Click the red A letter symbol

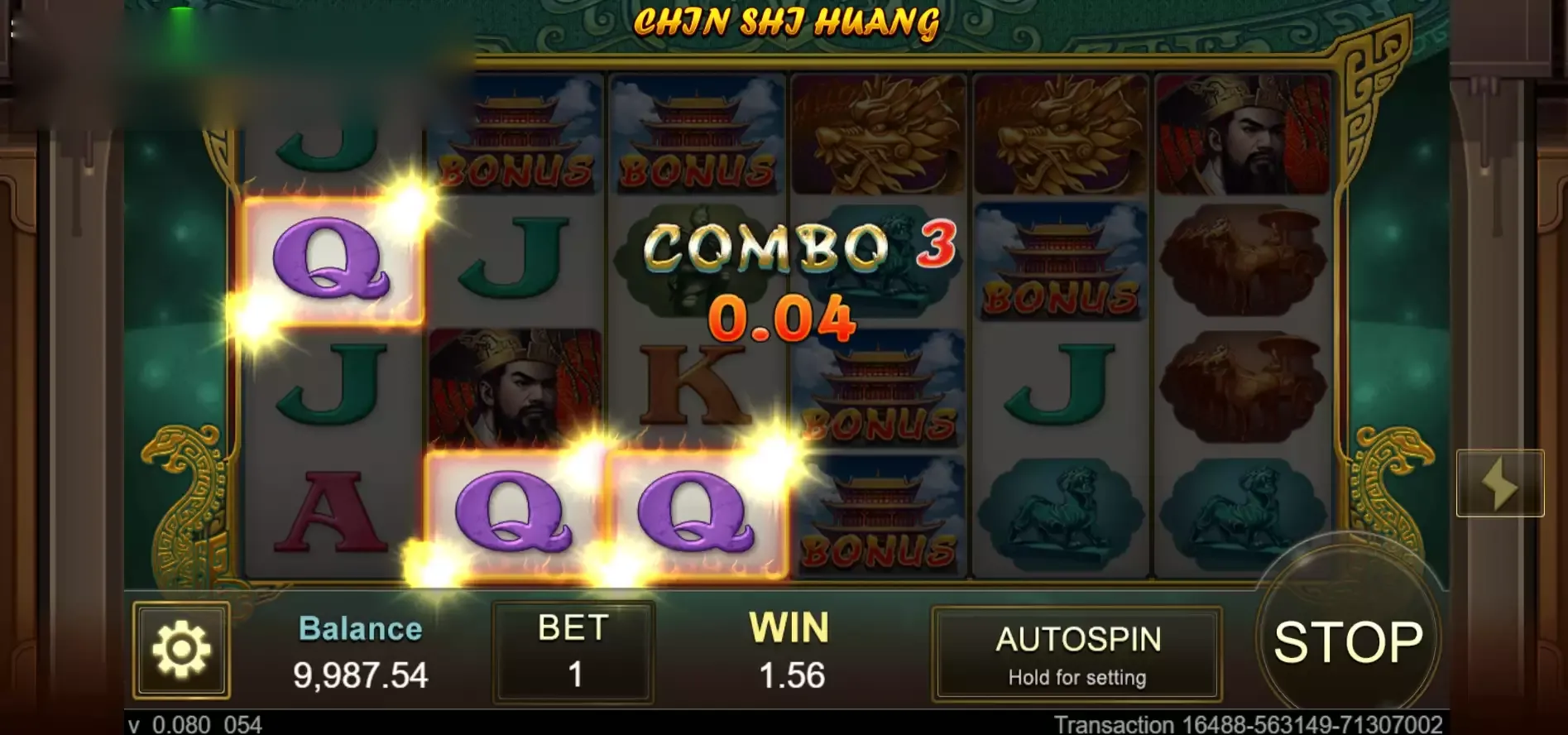pos(331,509)
